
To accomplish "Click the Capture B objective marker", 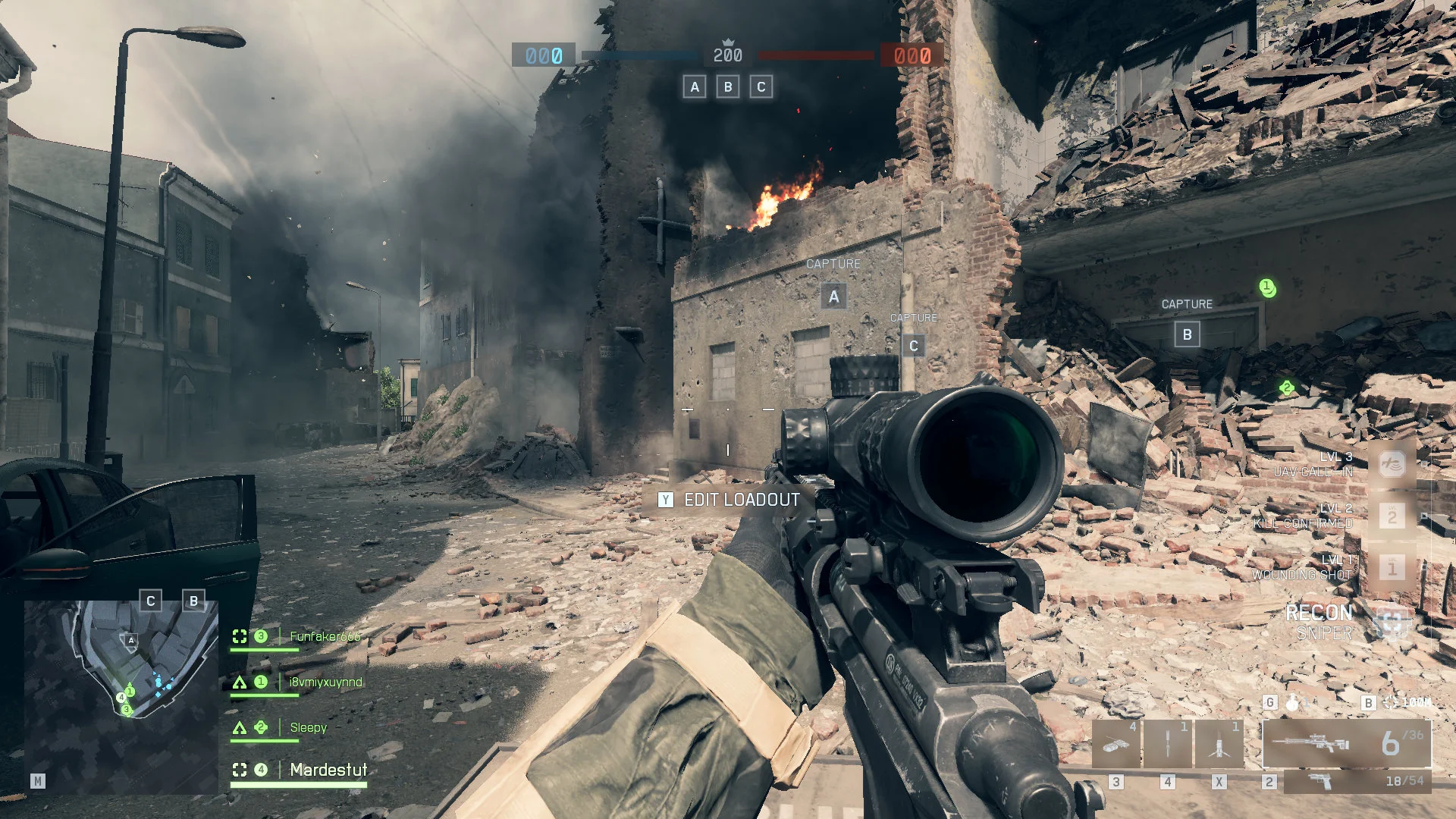I will pos(1187,334).
